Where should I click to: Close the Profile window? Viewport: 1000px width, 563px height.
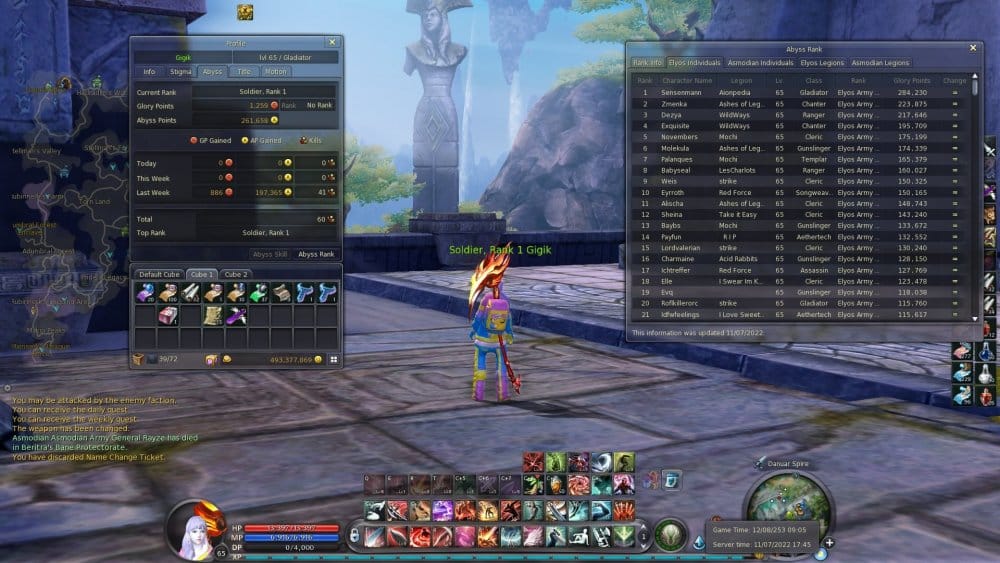[x=332, y=43]
